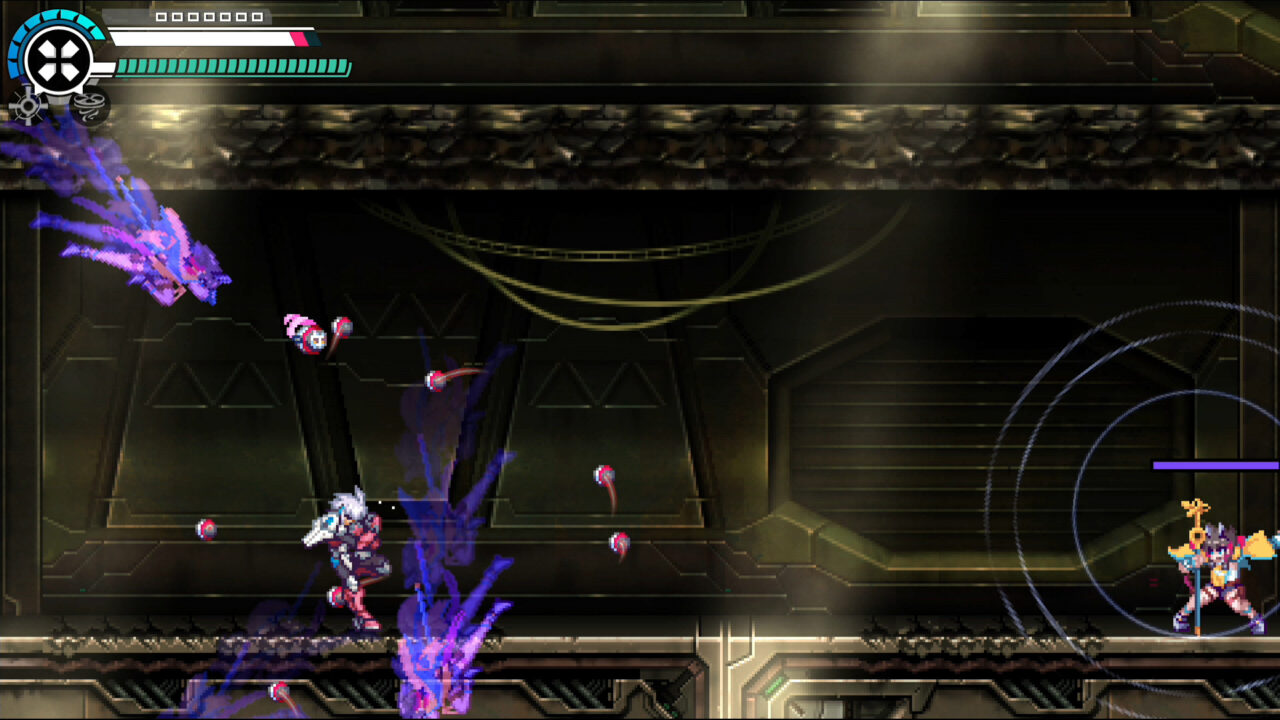Click the last white ammo square in the row
Image resolution: width=1280 pixels, height=720 pixels.
click(257, 17)
